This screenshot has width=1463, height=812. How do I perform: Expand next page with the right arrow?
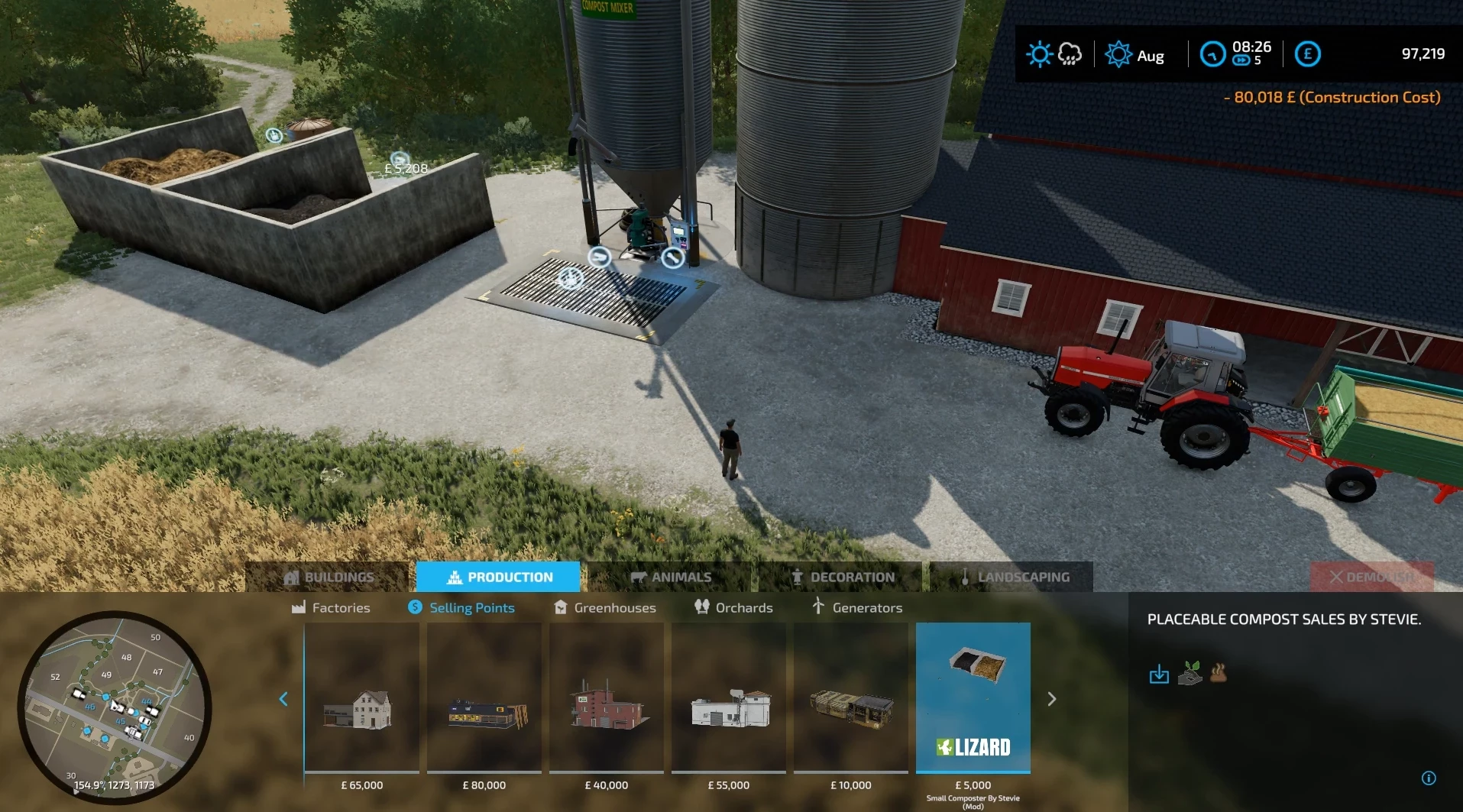click(1052, 698)
